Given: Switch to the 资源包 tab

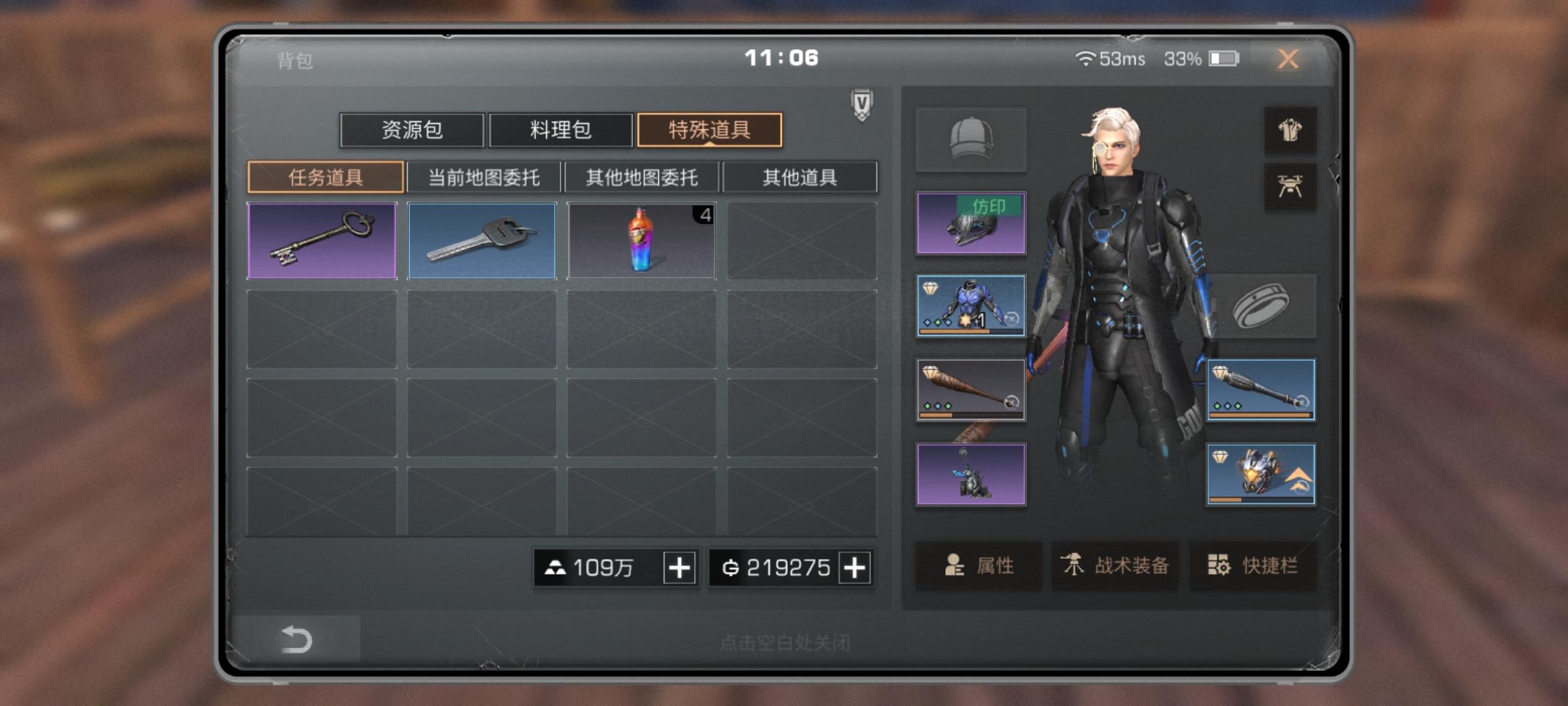Looking at the screenshot, I should 412,131.
